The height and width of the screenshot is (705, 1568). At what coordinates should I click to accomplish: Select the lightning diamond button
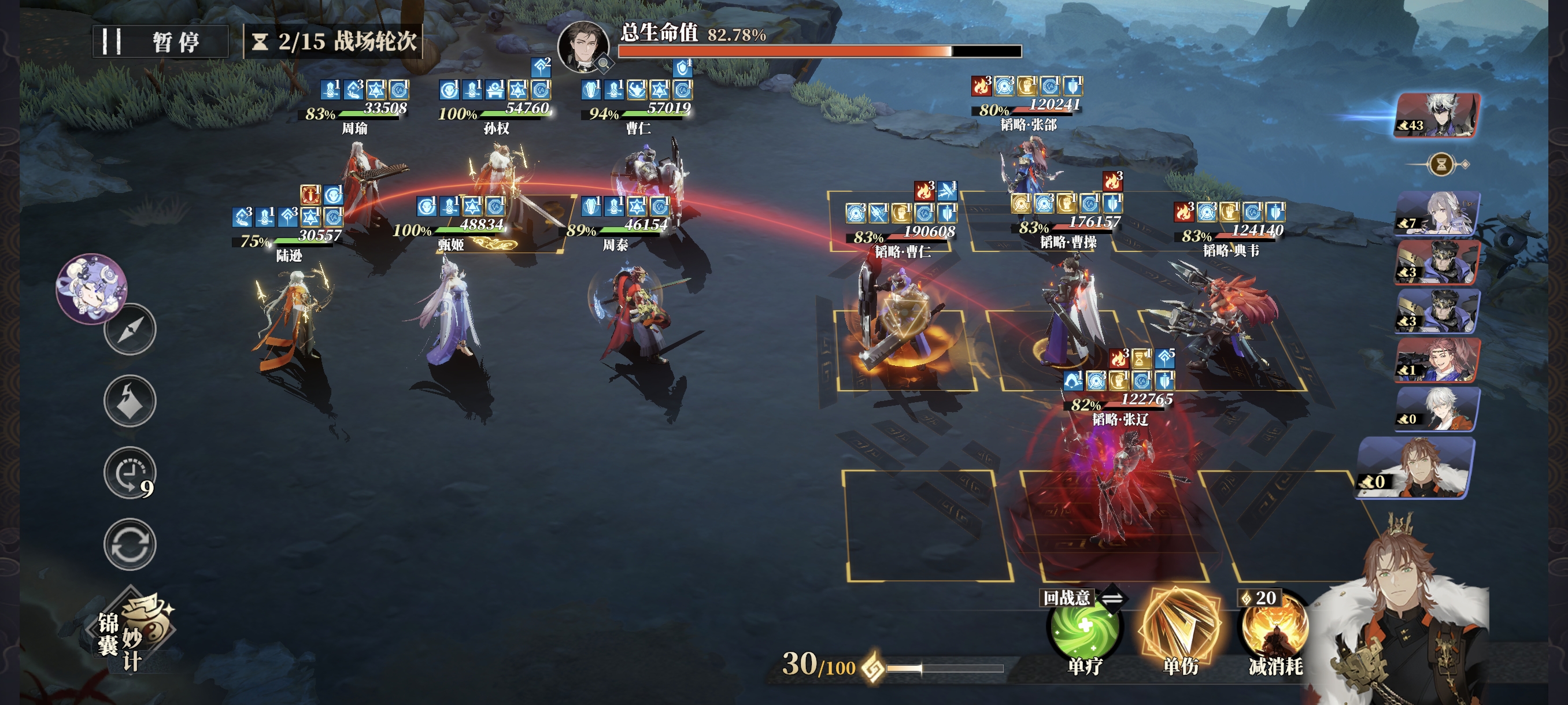[x=130, y=401]
